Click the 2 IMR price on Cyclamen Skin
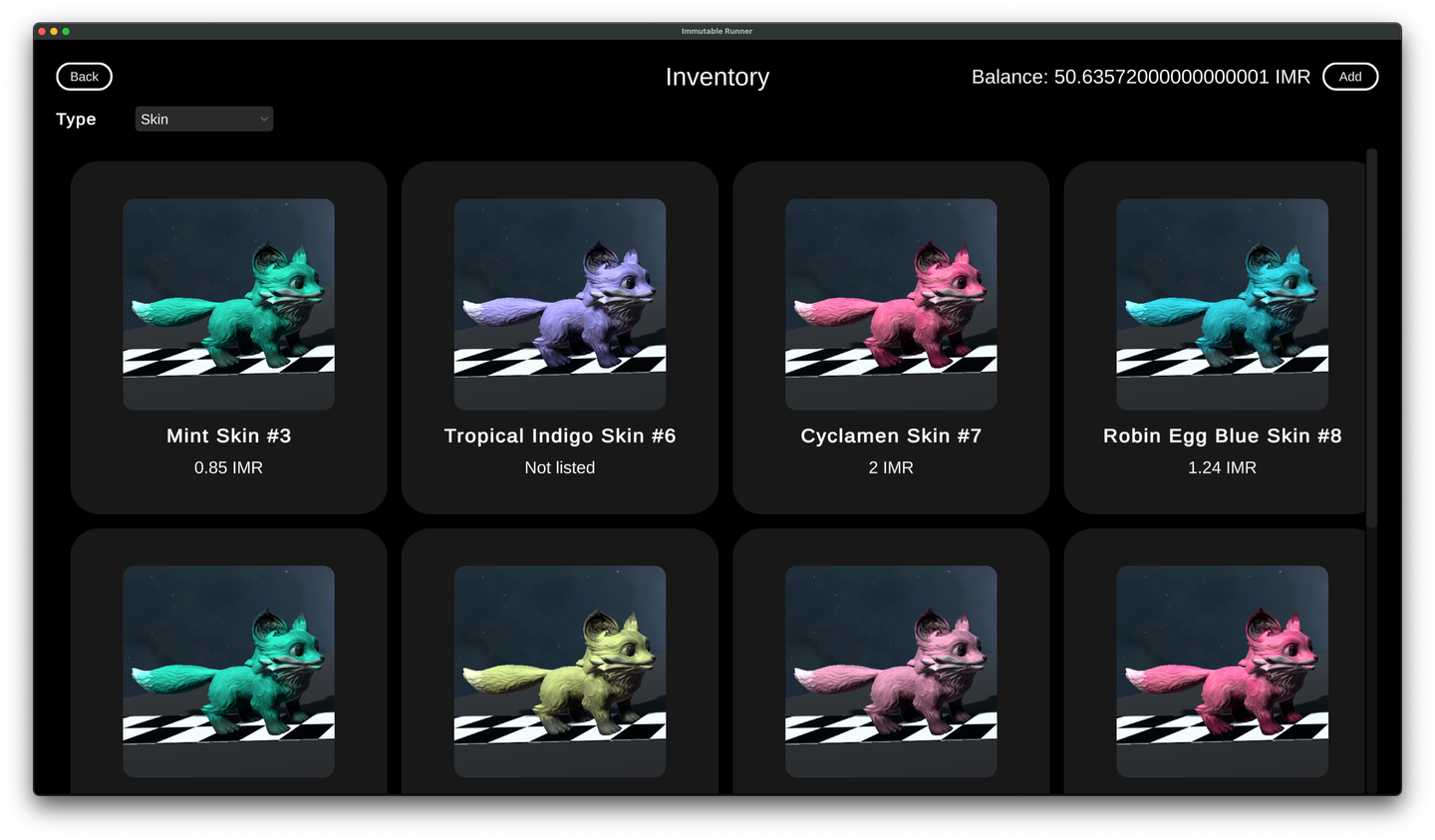 [x=891, y=467]
